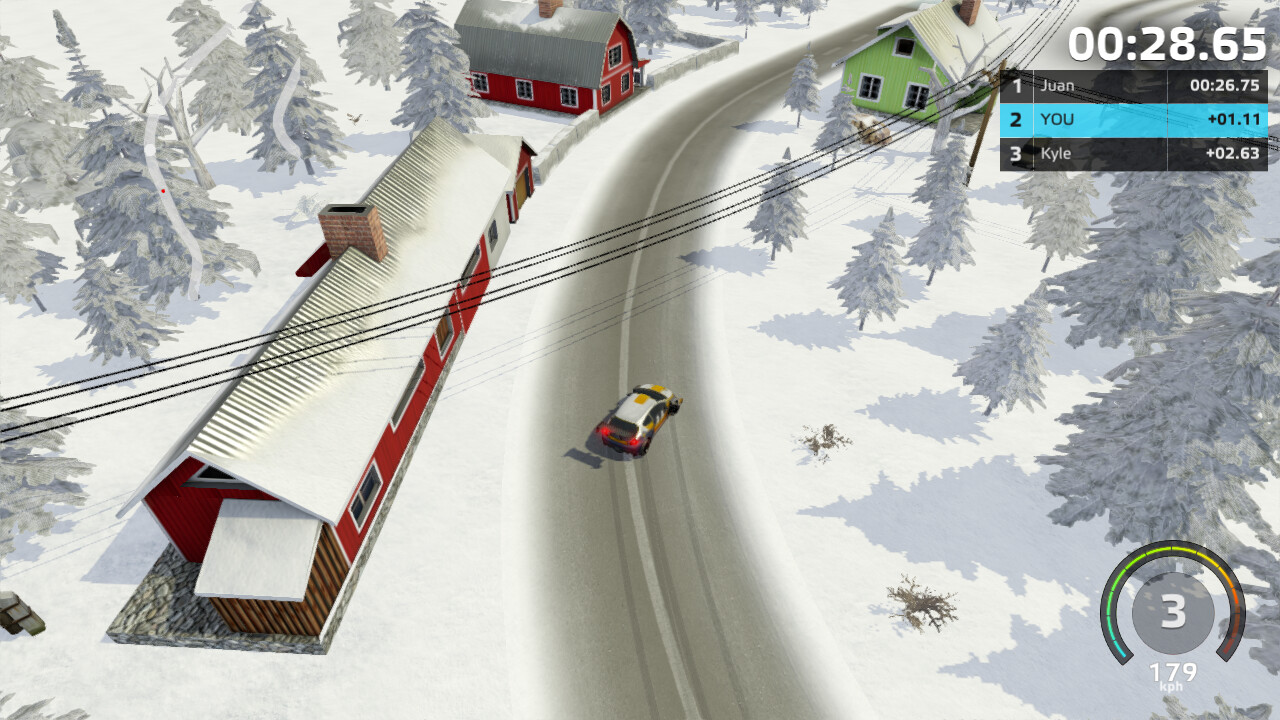Image resolution: width=1280 pixels, height=720 pixels.
Task: Click the position number 2 badge
Action: (x=1015, y=120)
